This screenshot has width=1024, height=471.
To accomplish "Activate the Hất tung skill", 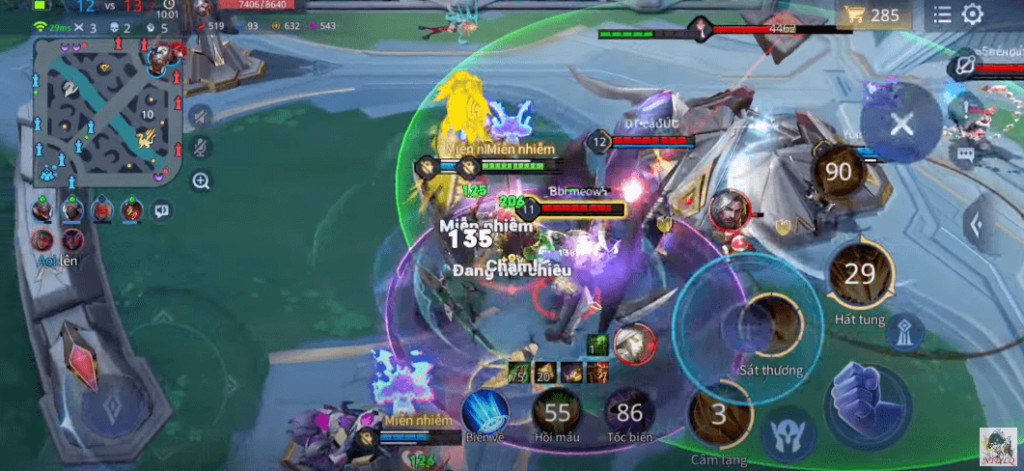I will point(860,274).
